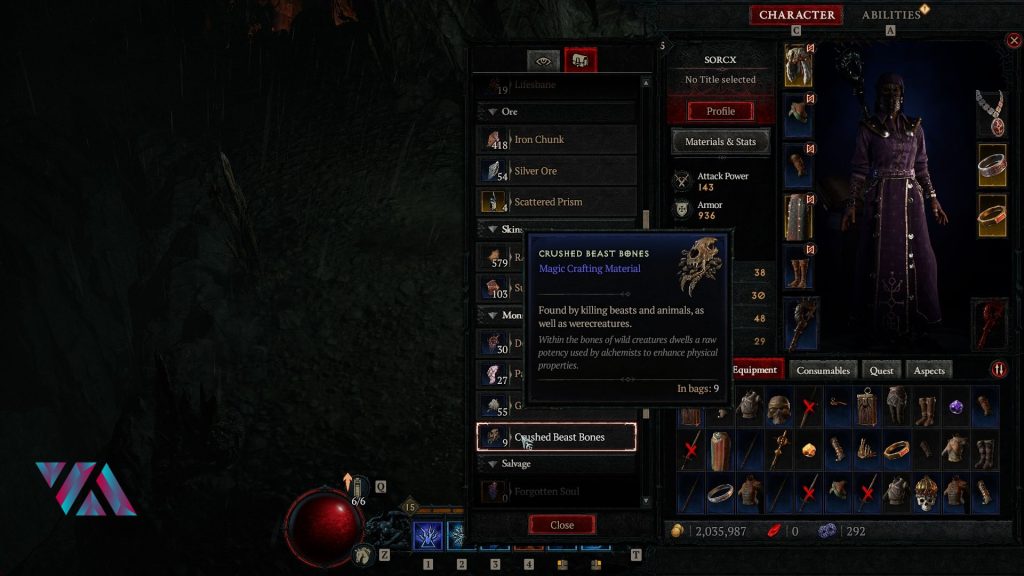Toggle the Materials & Stats button
This screenshot has width=1024, height=576.
[720, 142]
